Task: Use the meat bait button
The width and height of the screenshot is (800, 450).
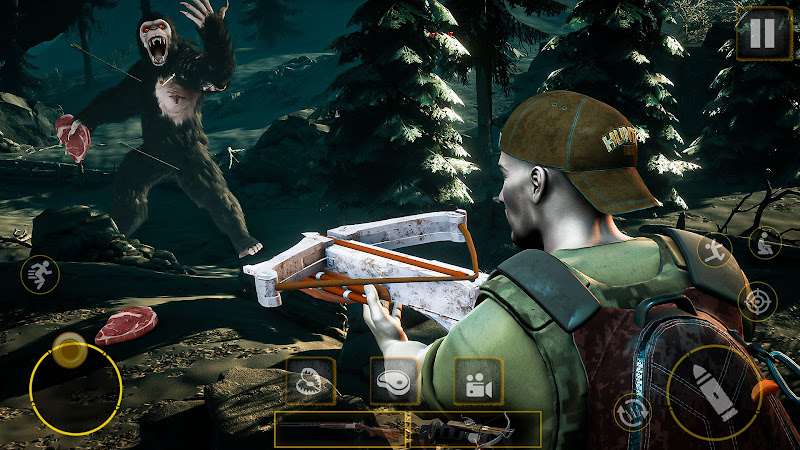Action: tap(394, 381)
